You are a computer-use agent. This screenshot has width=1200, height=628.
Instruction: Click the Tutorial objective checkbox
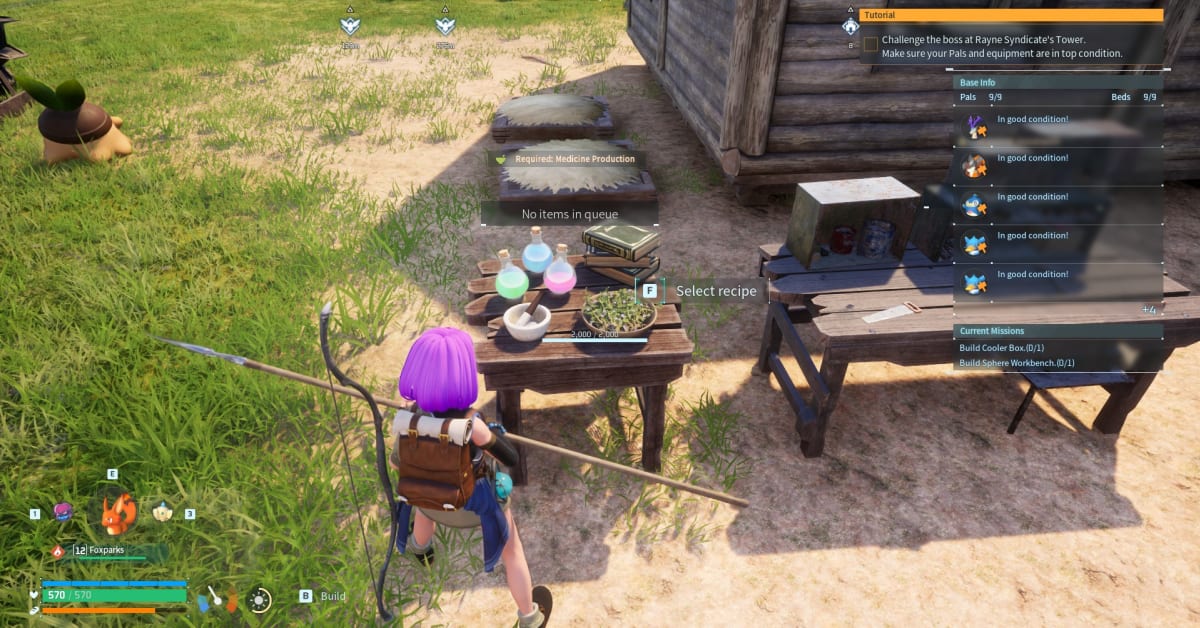[x=871, y=44]
